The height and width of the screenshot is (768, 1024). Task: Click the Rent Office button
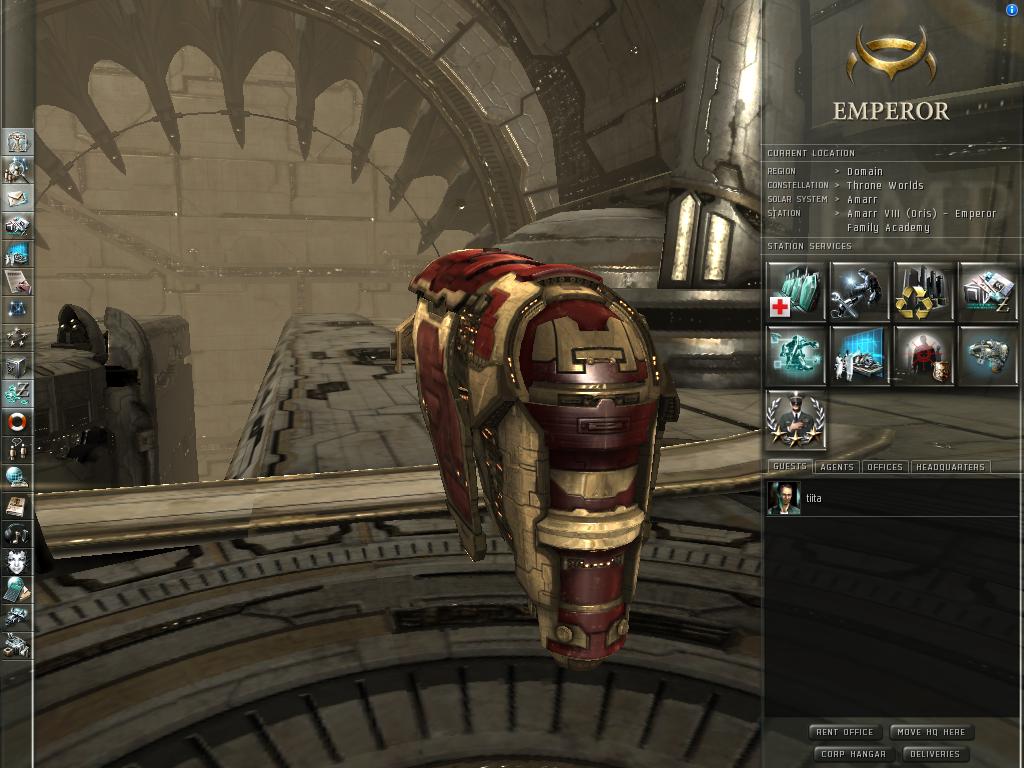tap(845, 732)
